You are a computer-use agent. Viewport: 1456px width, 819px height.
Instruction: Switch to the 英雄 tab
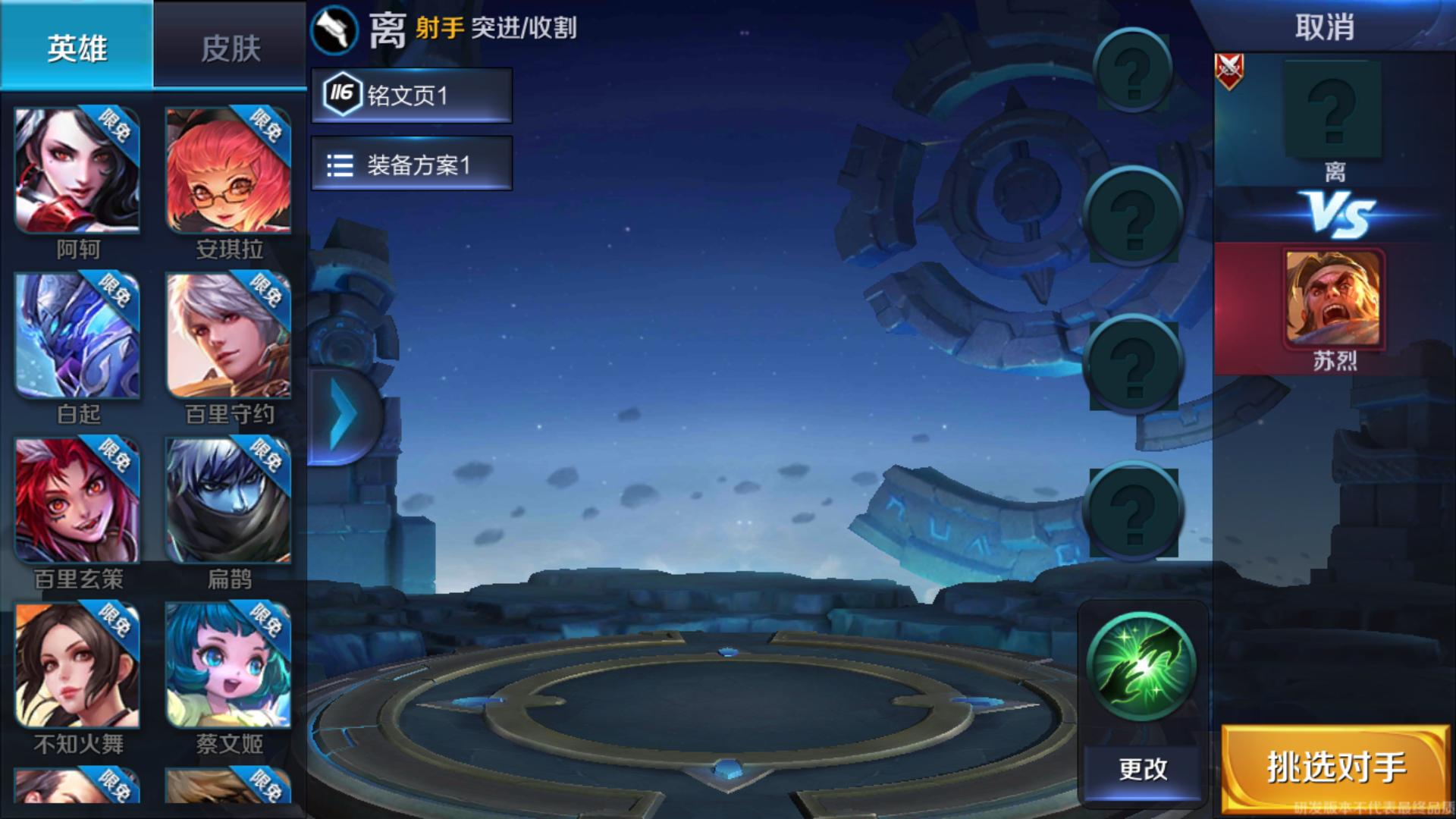(x=76, y=47)
